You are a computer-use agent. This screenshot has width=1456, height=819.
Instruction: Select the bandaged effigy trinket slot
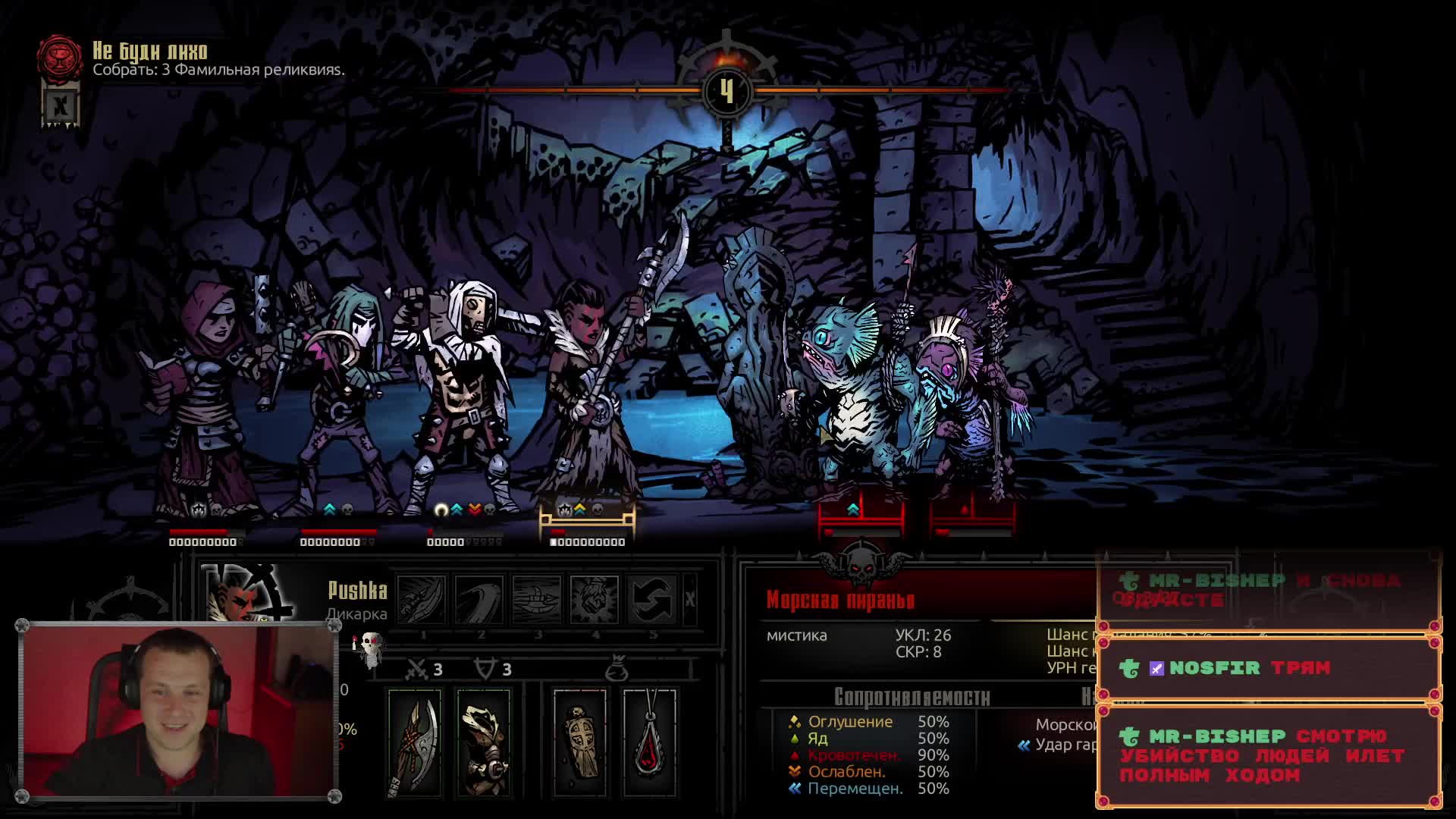[x=580, y=743]
